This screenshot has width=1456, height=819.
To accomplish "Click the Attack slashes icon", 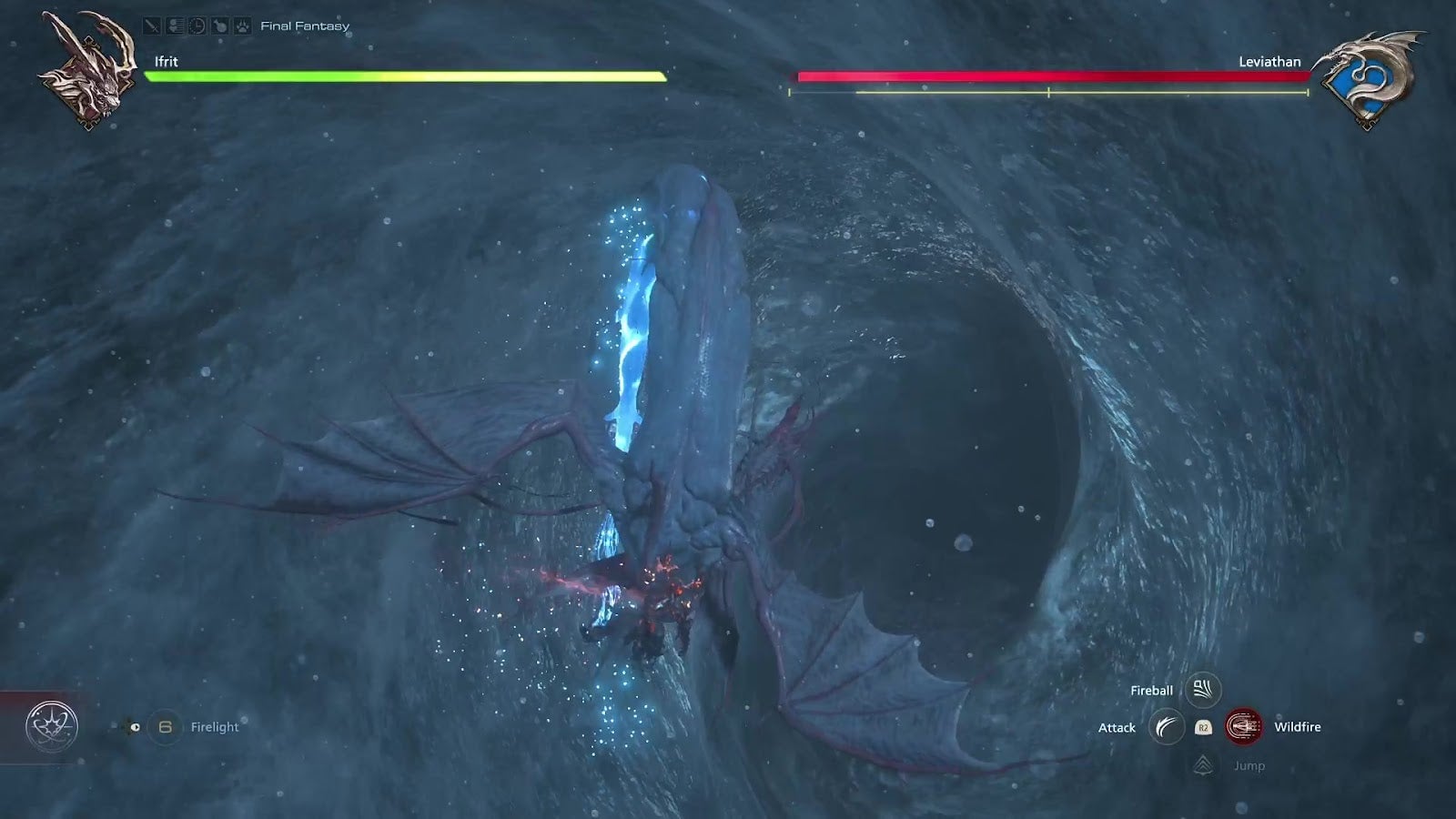I will [x=1168, y=728].
